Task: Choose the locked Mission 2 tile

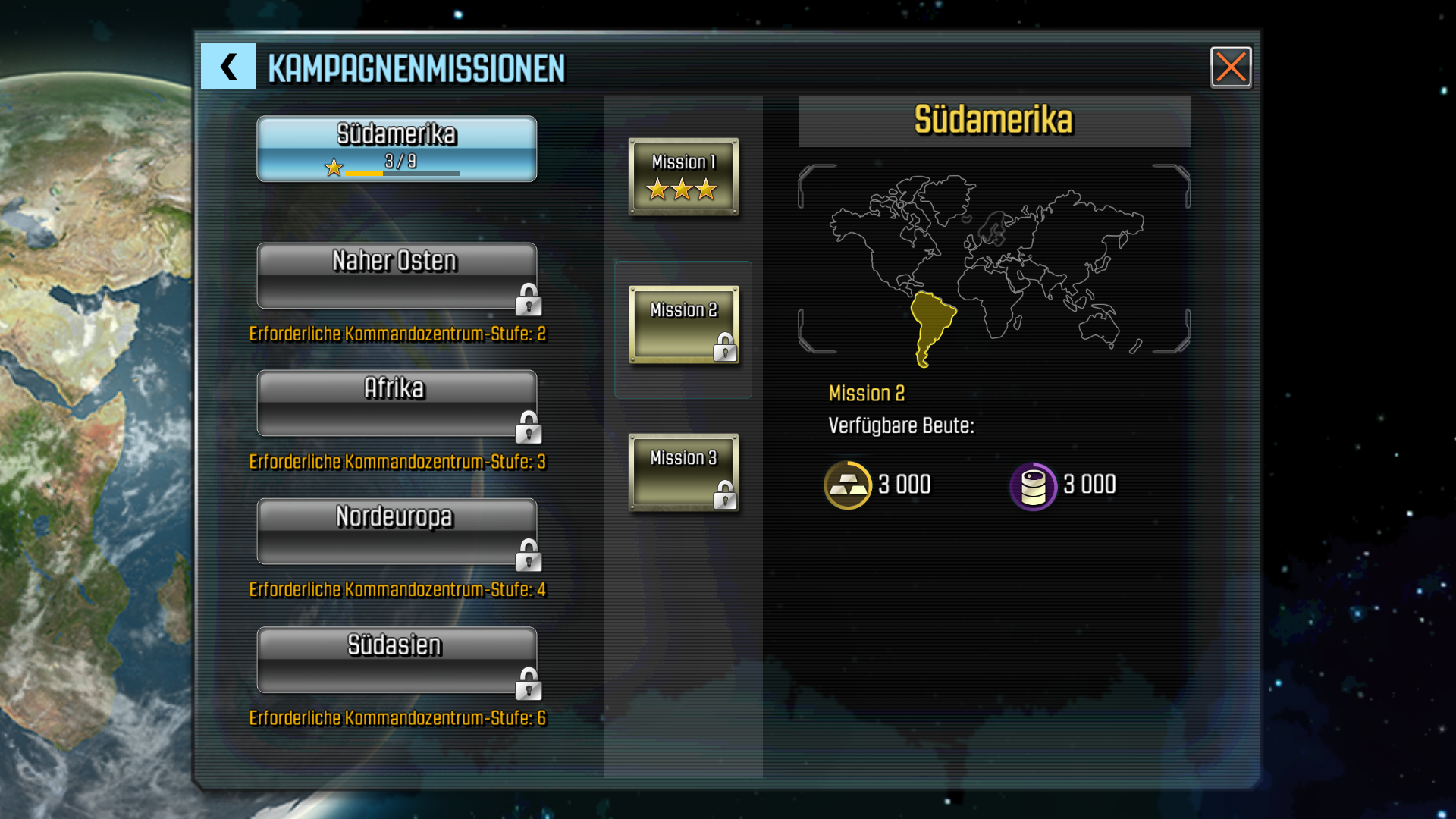Action: coord(683,325)
